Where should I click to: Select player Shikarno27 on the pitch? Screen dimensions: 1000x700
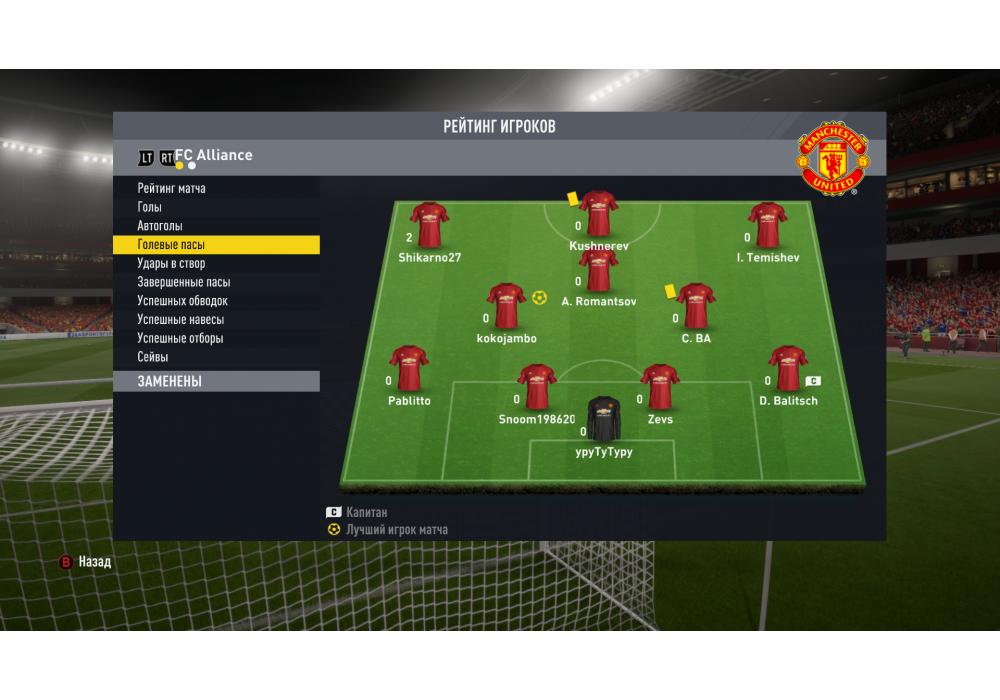coord(429,226)
